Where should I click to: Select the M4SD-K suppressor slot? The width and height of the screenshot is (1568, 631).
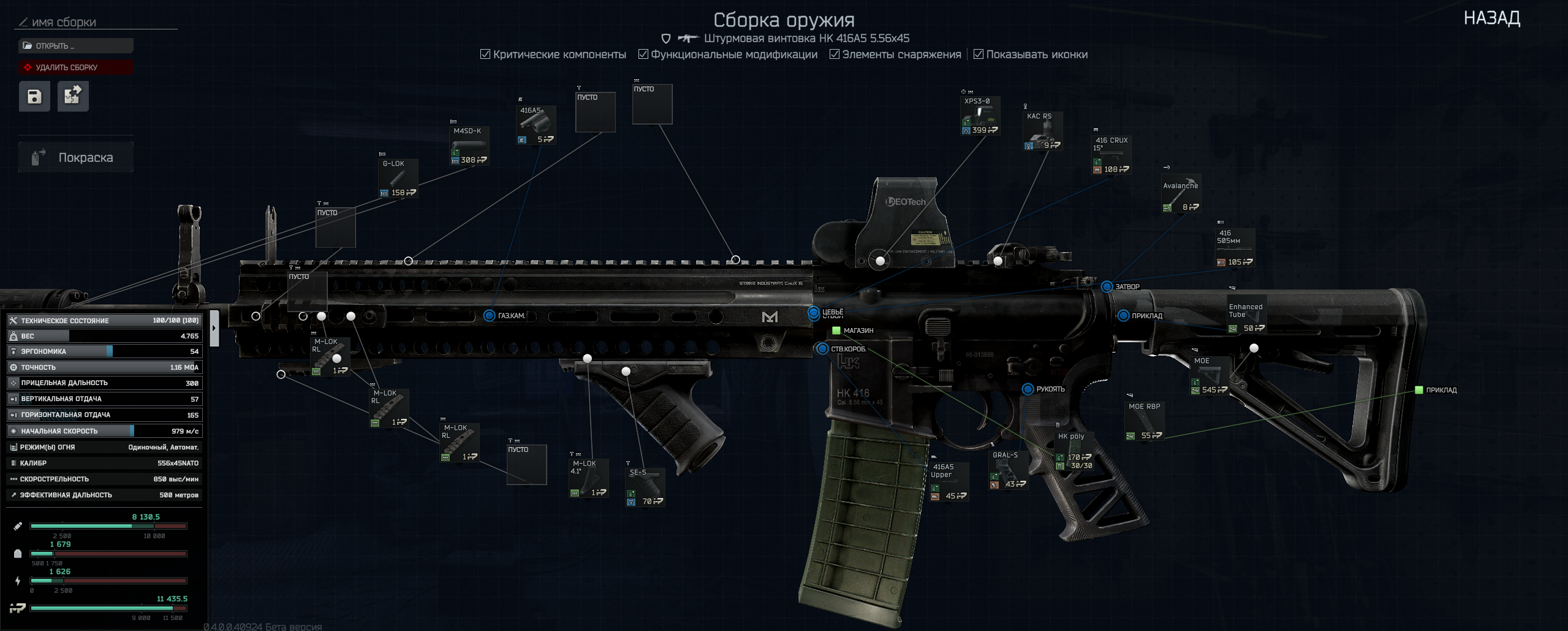pyautogui.click(x=469, y=146)
